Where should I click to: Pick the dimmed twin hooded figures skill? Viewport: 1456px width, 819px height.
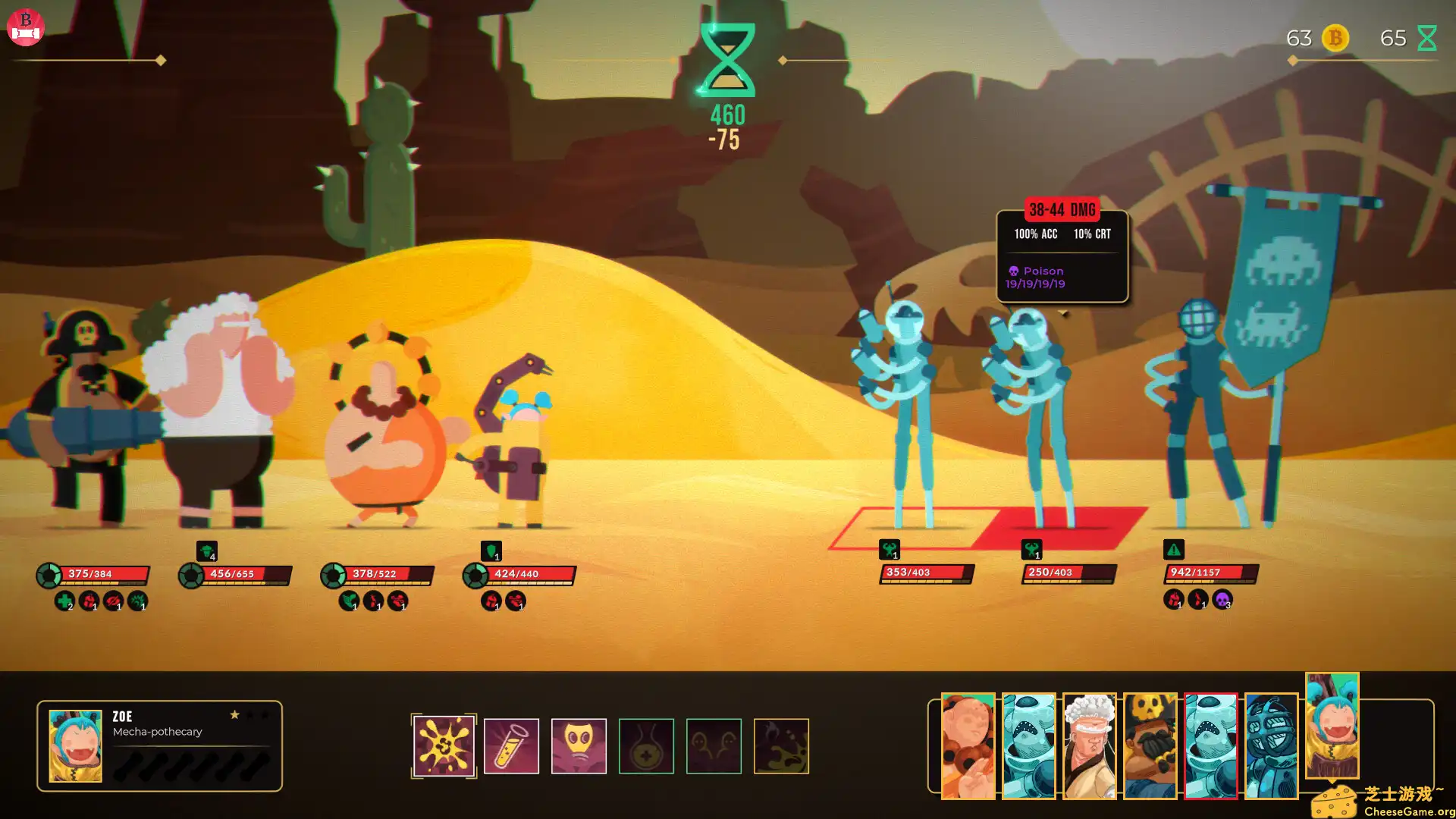click(714, 746)
